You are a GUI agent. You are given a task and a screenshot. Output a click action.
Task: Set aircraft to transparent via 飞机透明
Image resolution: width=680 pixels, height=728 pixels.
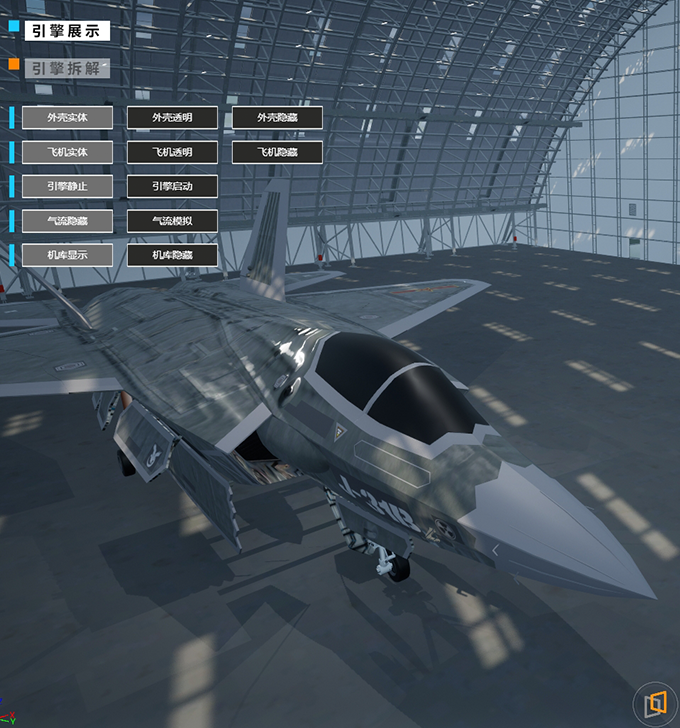pos(172,152)
